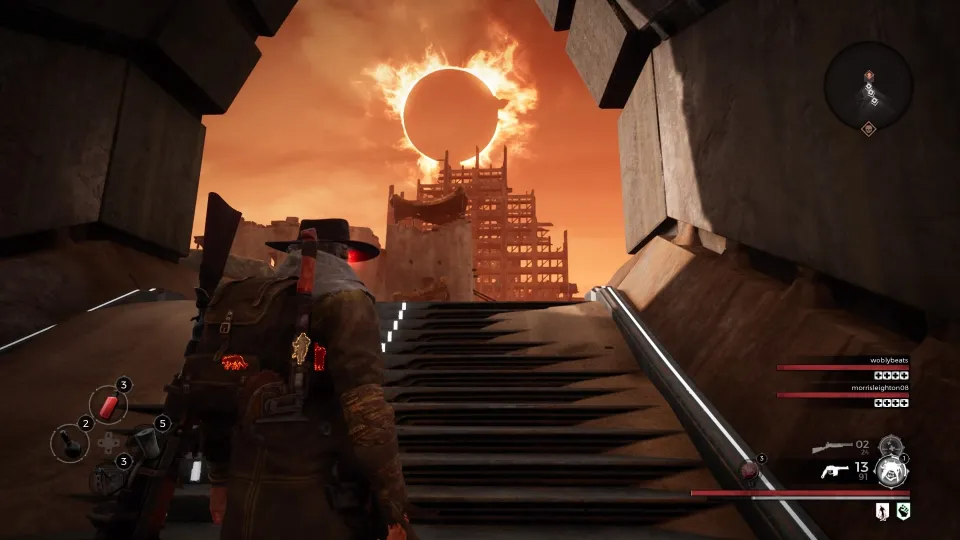
Task: Activate the beast-head ability icon
Action: coord(889,472)
